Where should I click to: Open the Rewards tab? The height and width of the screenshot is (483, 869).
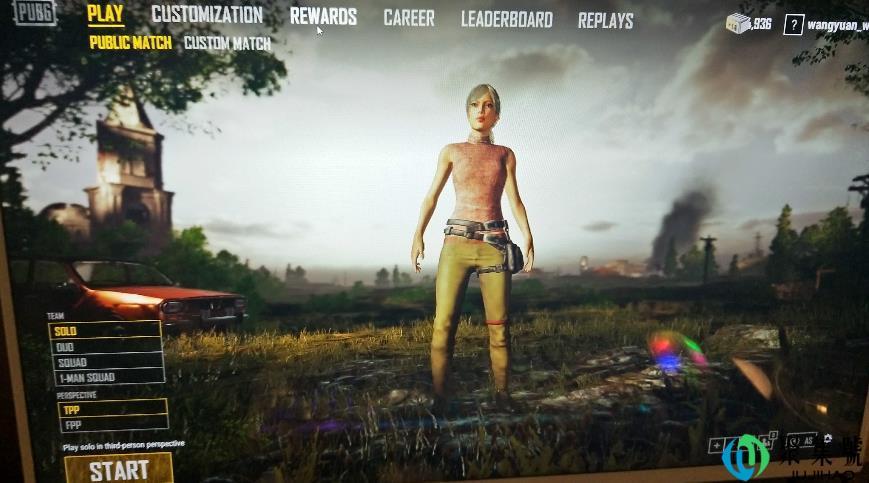[x=323, y=17]
